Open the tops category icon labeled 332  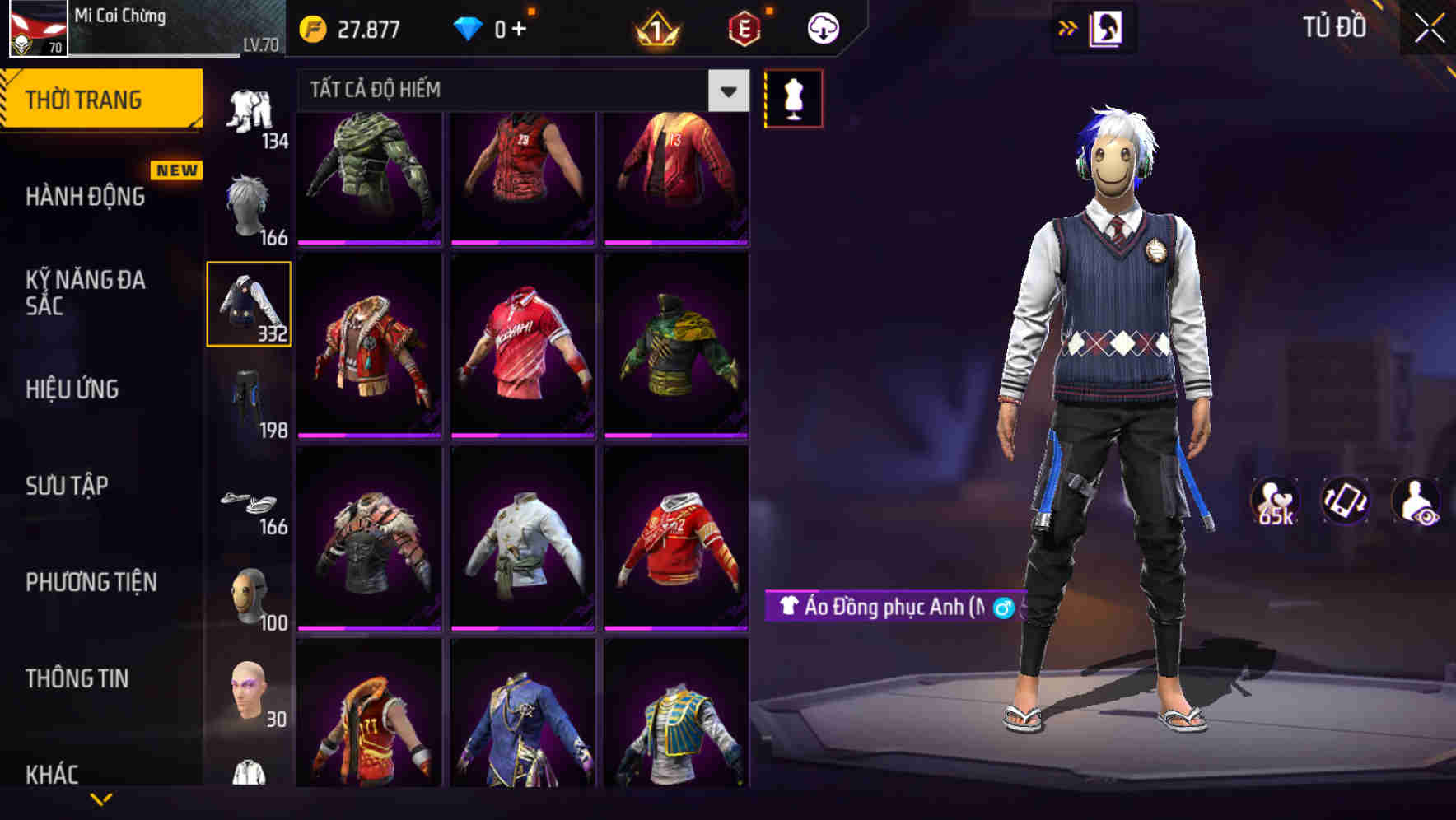pyautogui.click(x=250, y=305)
